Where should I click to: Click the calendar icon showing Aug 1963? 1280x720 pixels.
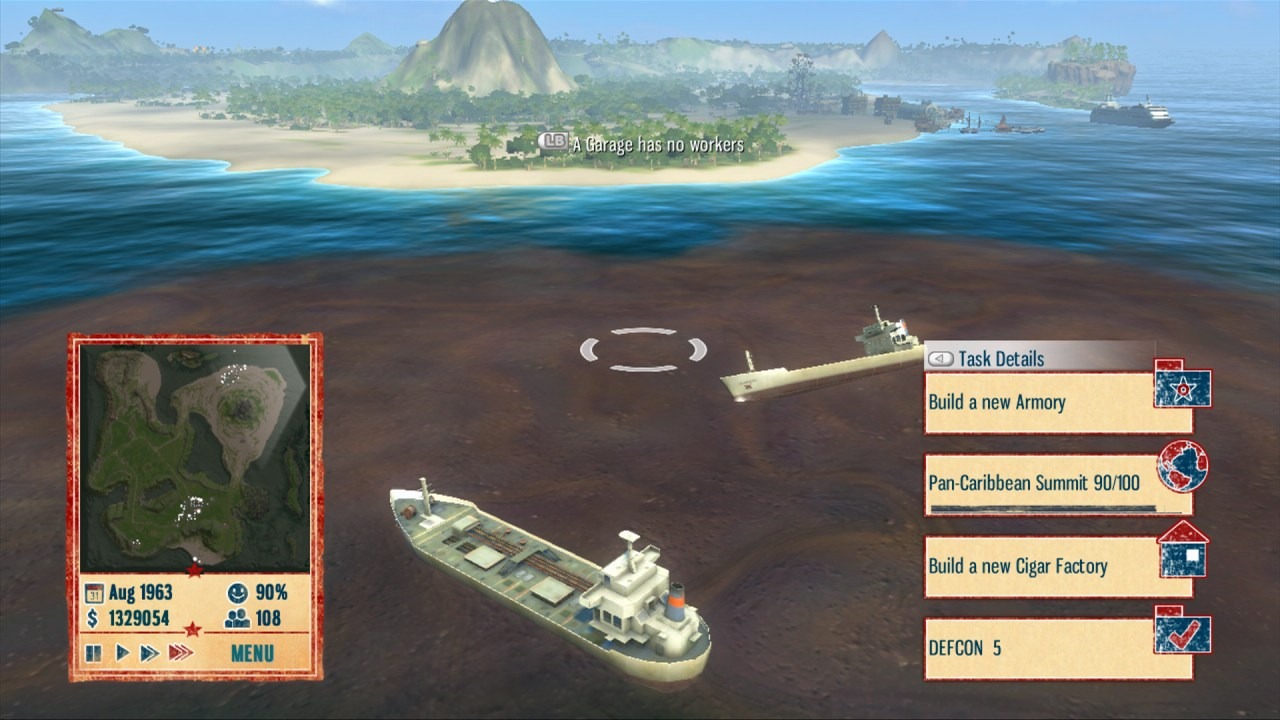pyautogui.click(x=96, y=592)
